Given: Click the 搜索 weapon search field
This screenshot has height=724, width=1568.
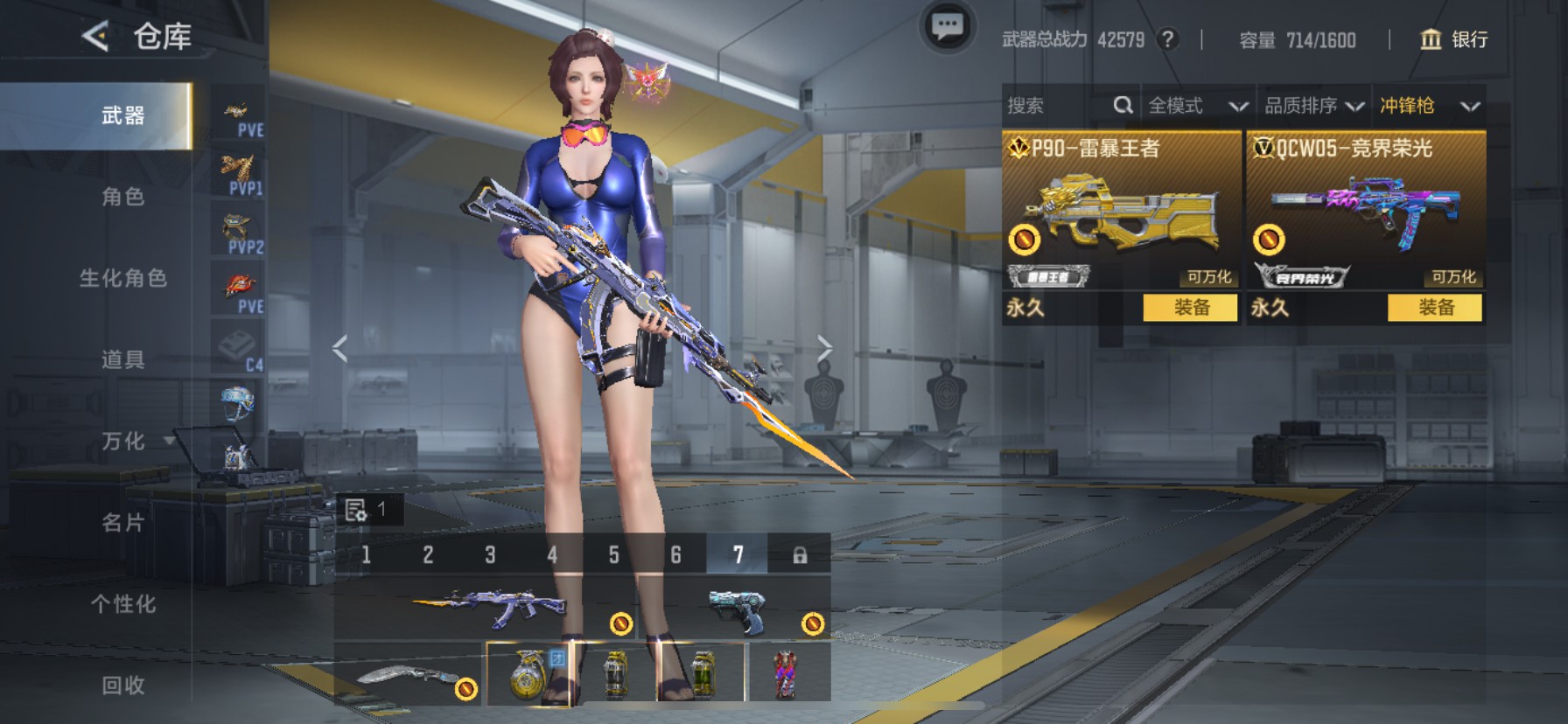Looking at the screenshot, I should (x=1057, y=106).
